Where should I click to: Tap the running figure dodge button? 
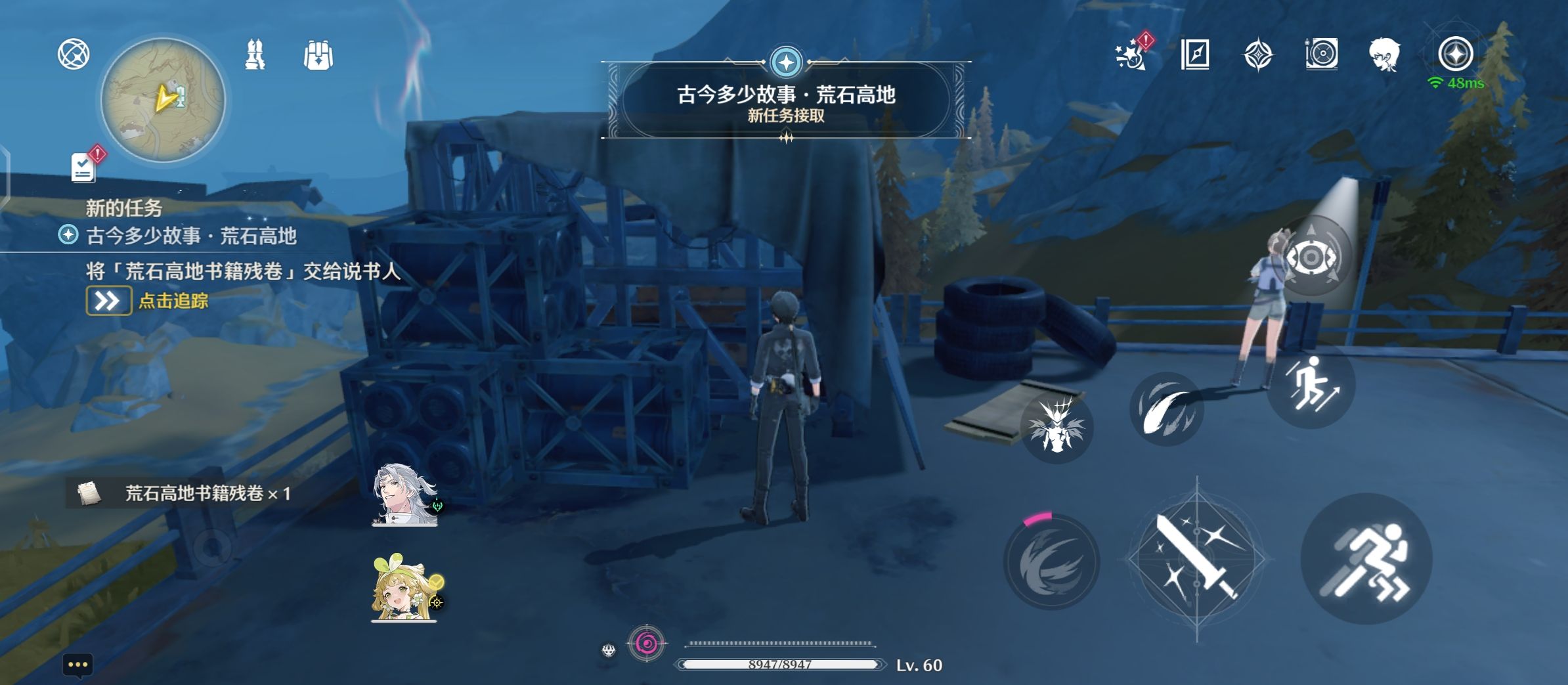point(1366,558)
